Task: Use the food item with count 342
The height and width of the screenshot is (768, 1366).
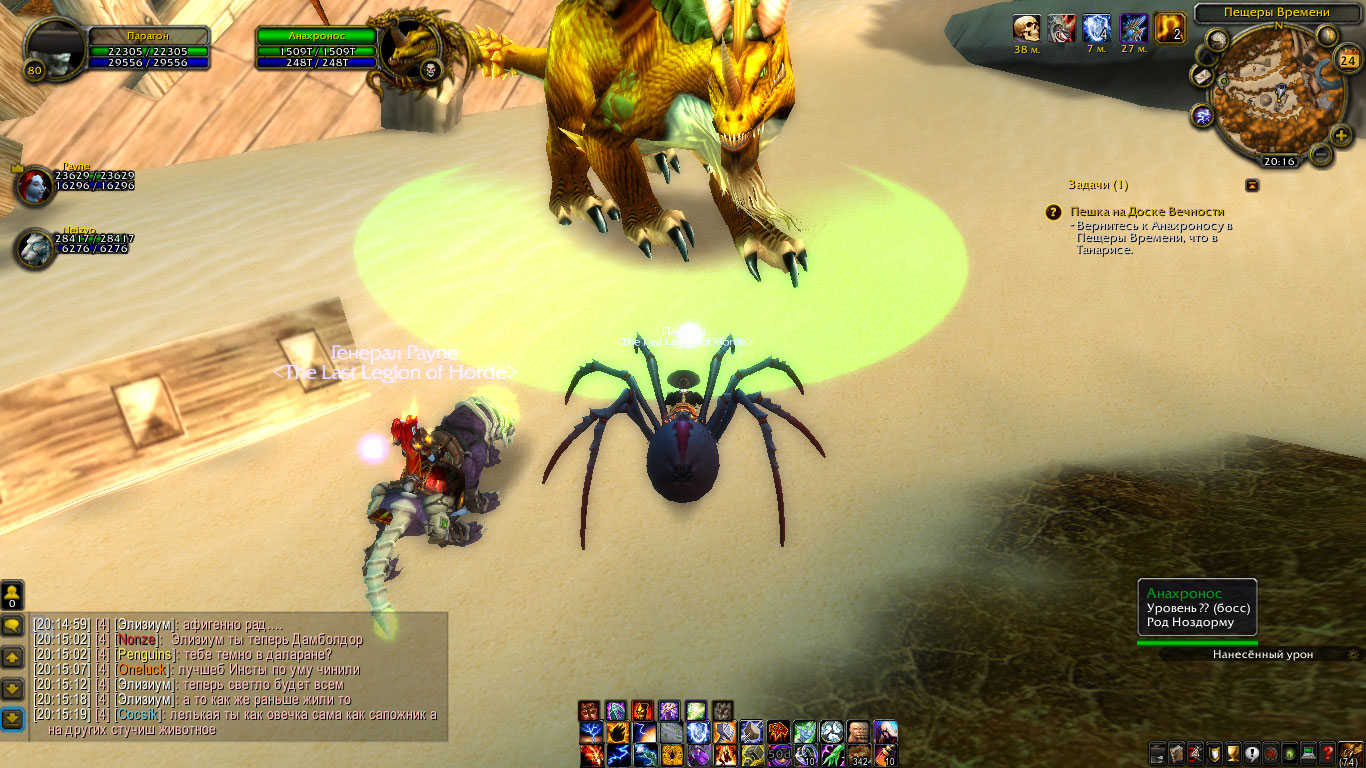Action: (x=860, y=754)
